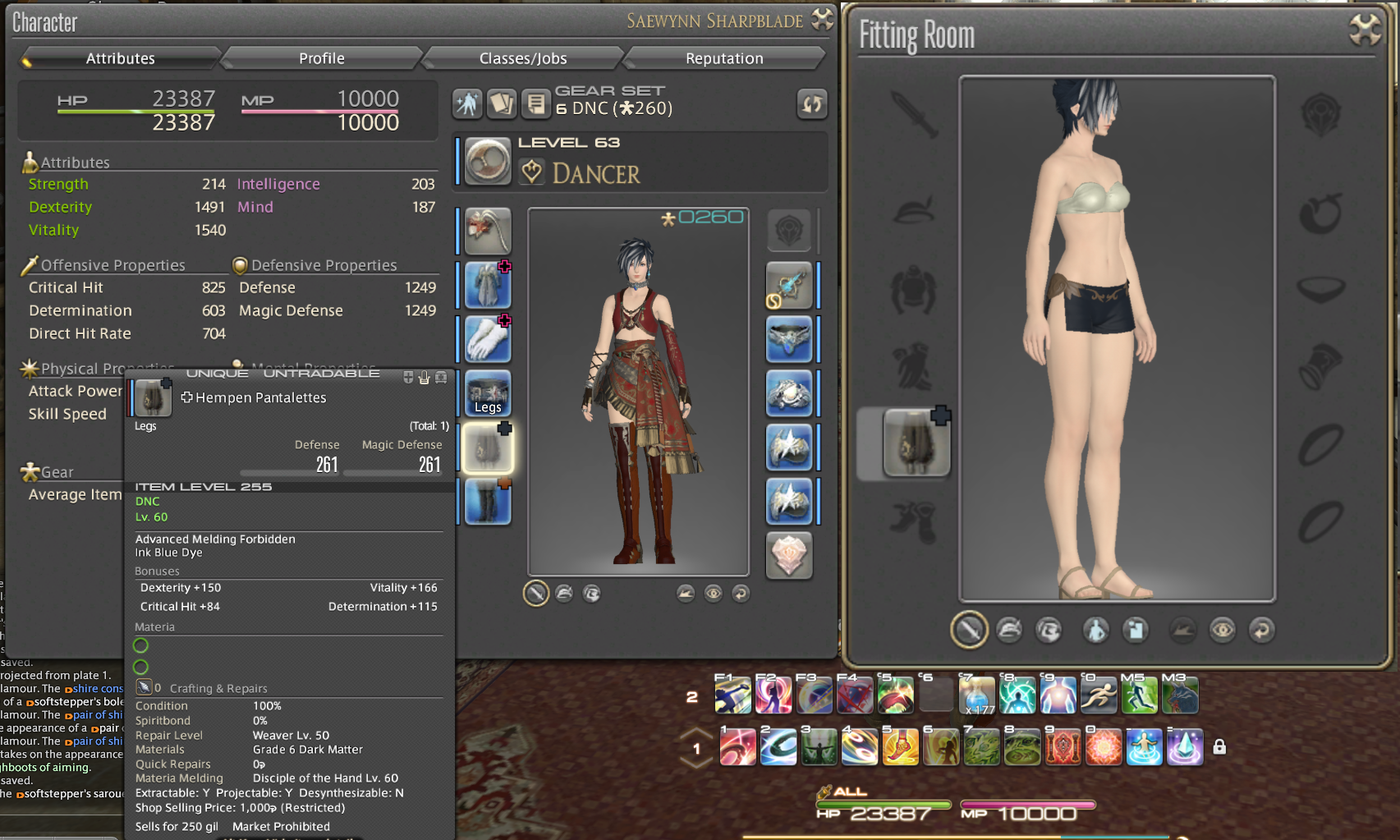This screenshot has width=1400, height=840.
Task: Select the equipped legs slot in Character
Action: tap(488, 448)
